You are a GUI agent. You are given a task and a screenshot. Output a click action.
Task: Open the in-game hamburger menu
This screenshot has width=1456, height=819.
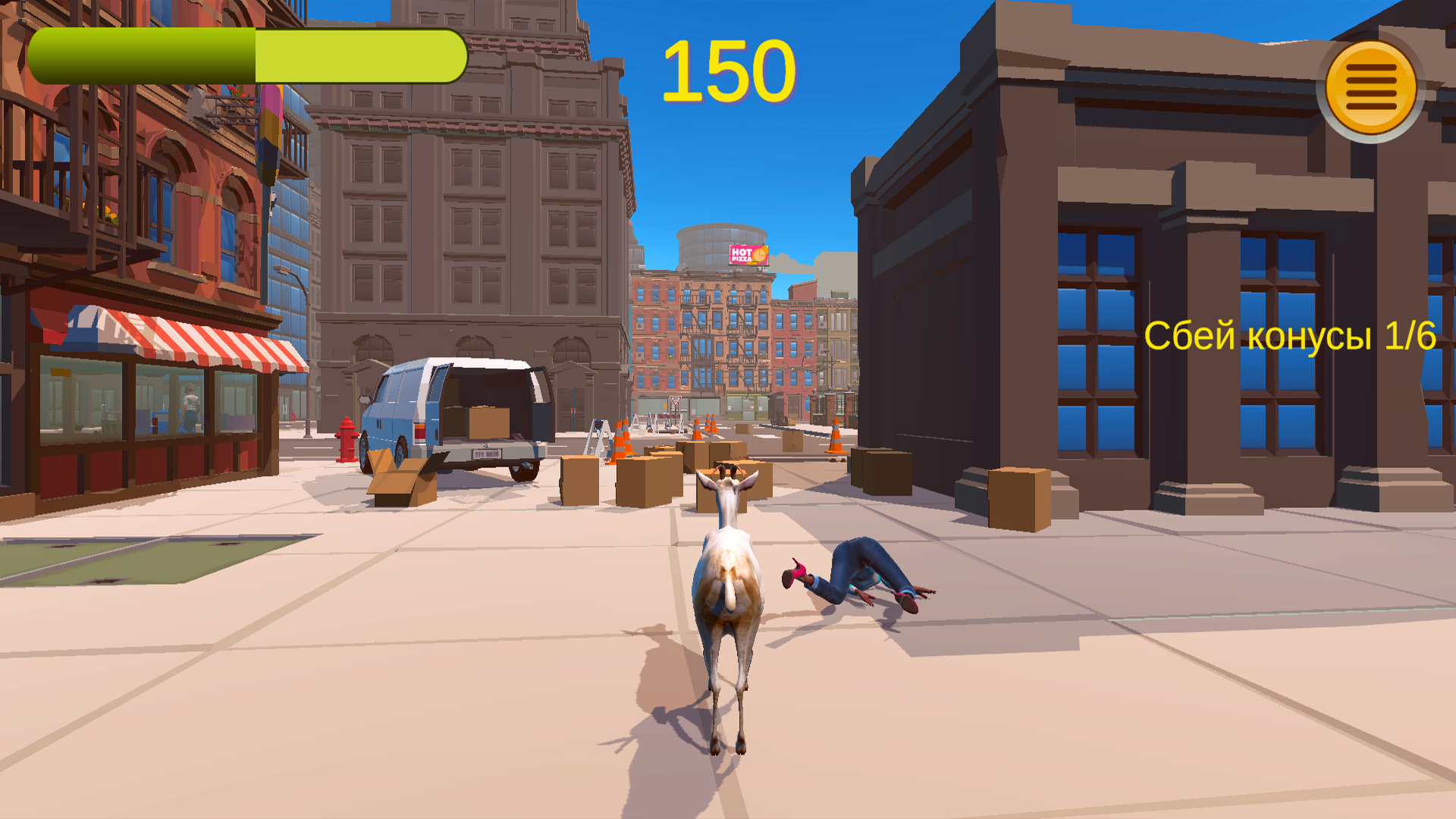pyautogui.click(x=1370, y=86)
